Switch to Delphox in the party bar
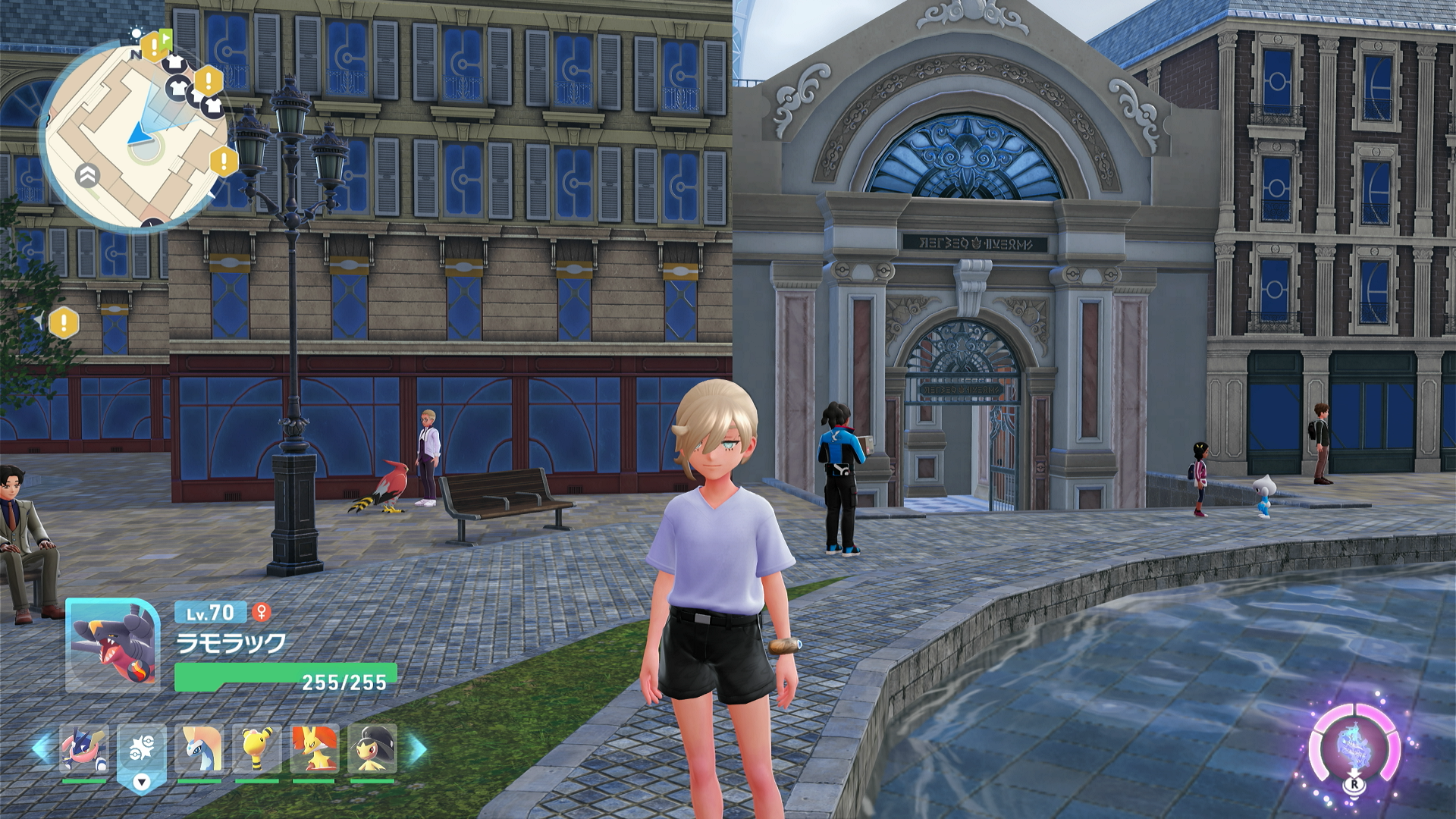Image resolution: width=1456 pixels, height=819 pixels. click(x=314, y=748)
